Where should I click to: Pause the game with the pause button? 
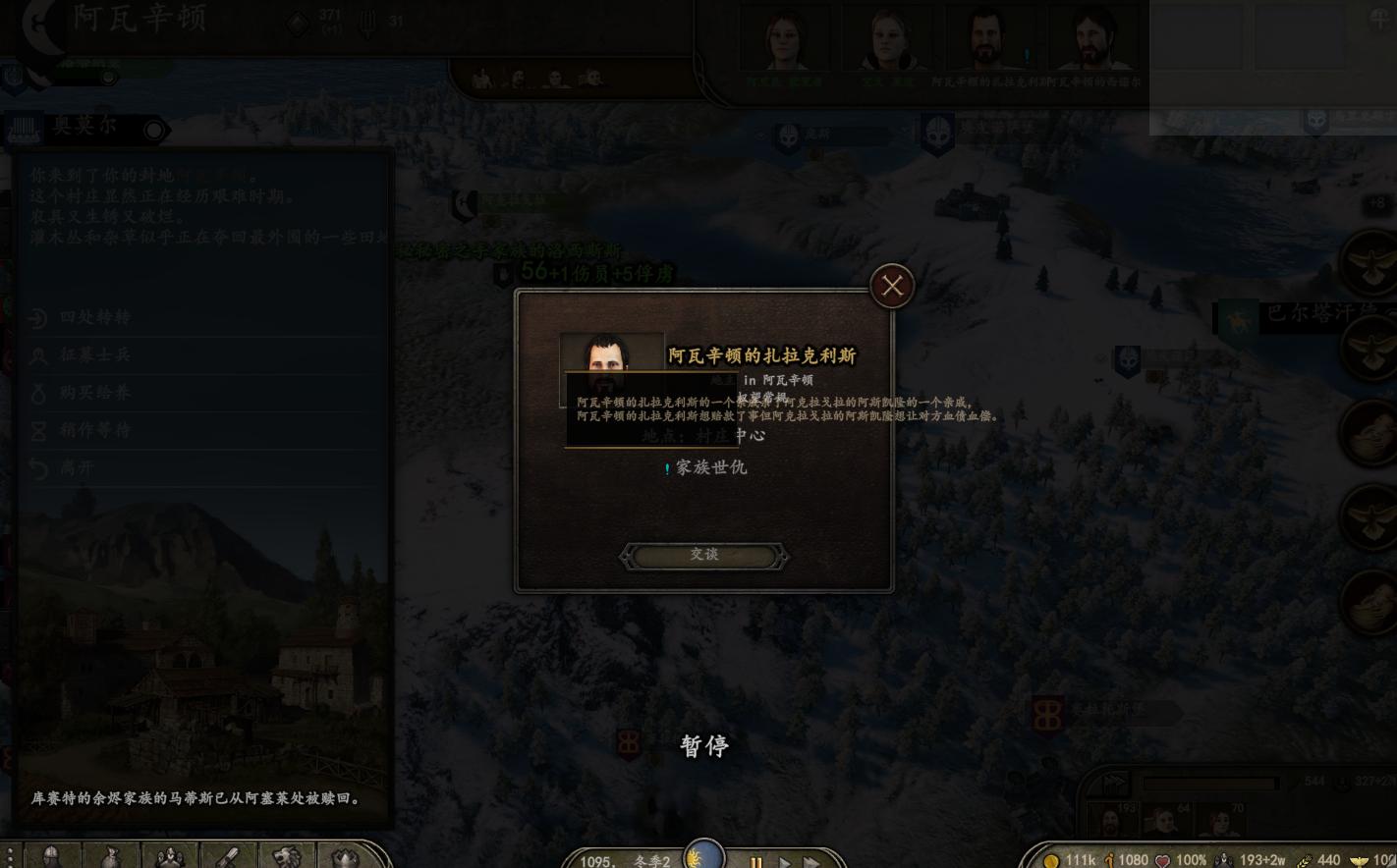pyautogui.click(x=755, y=861)
